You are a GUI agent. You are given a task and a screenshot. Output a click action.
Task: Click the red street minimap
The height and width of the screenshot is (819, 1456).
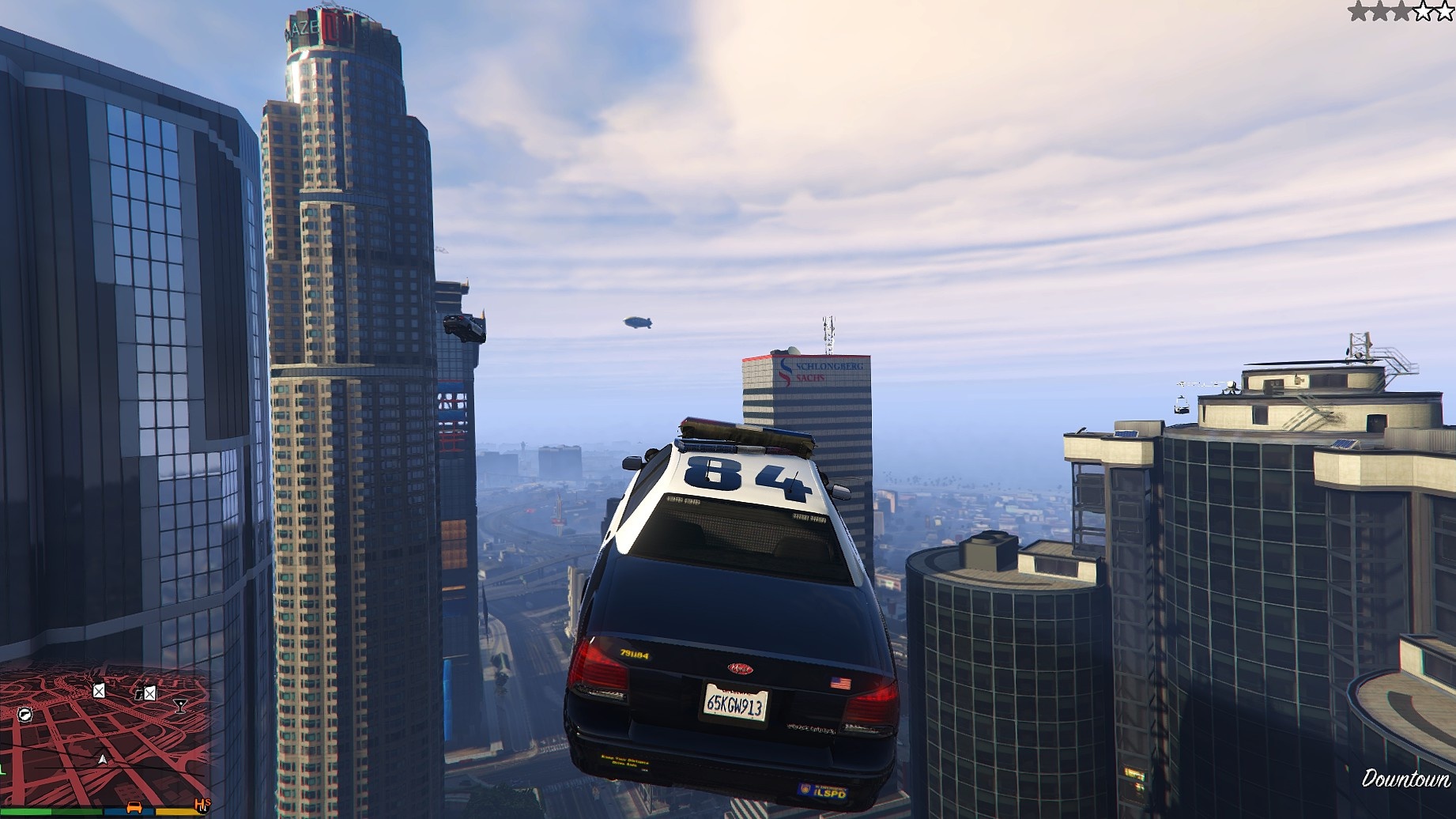(x=103, y=735)
